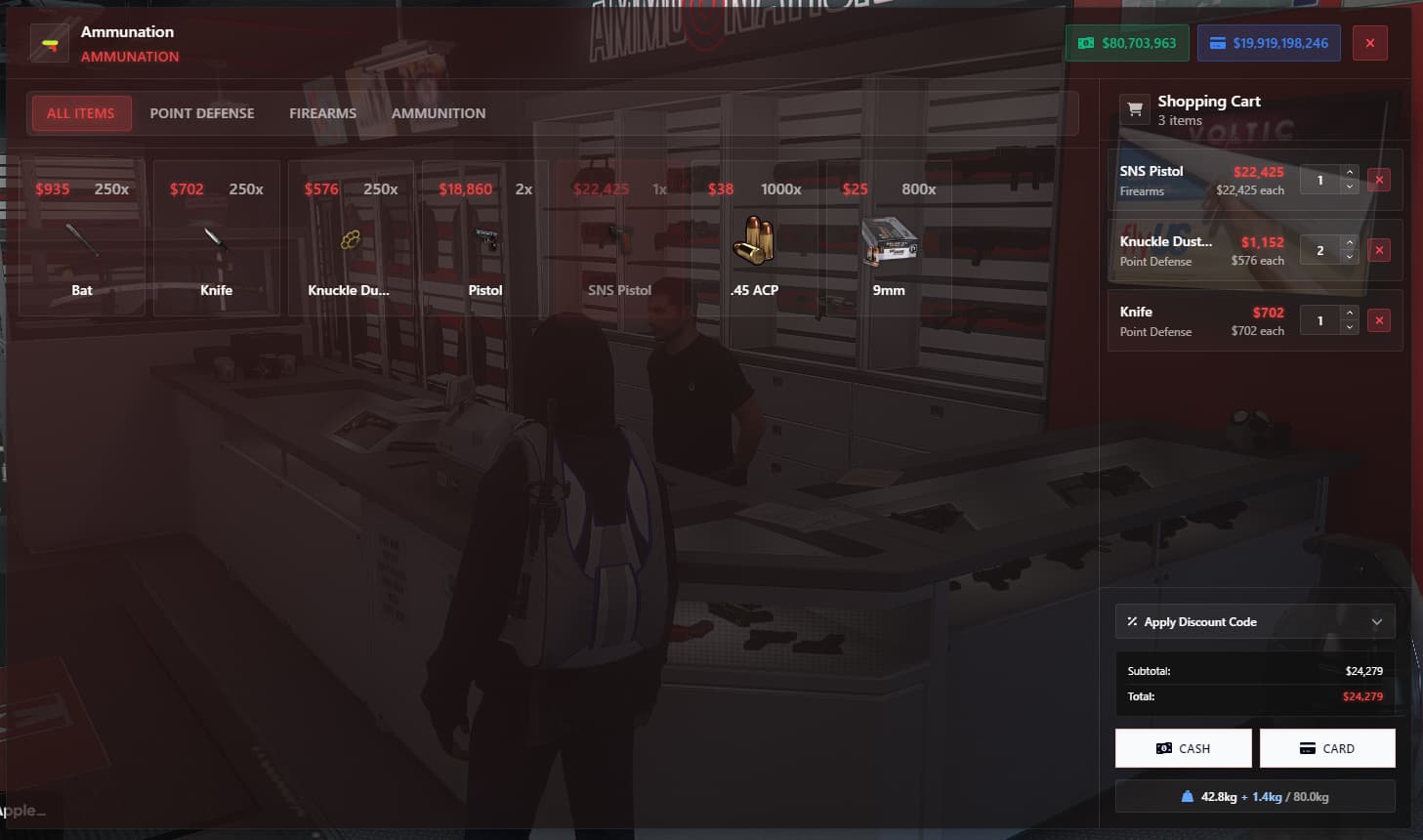This screenshot has height=840, width=1423.
Task: Pay for the cart with CASH
Action: tap(1183, 747)
